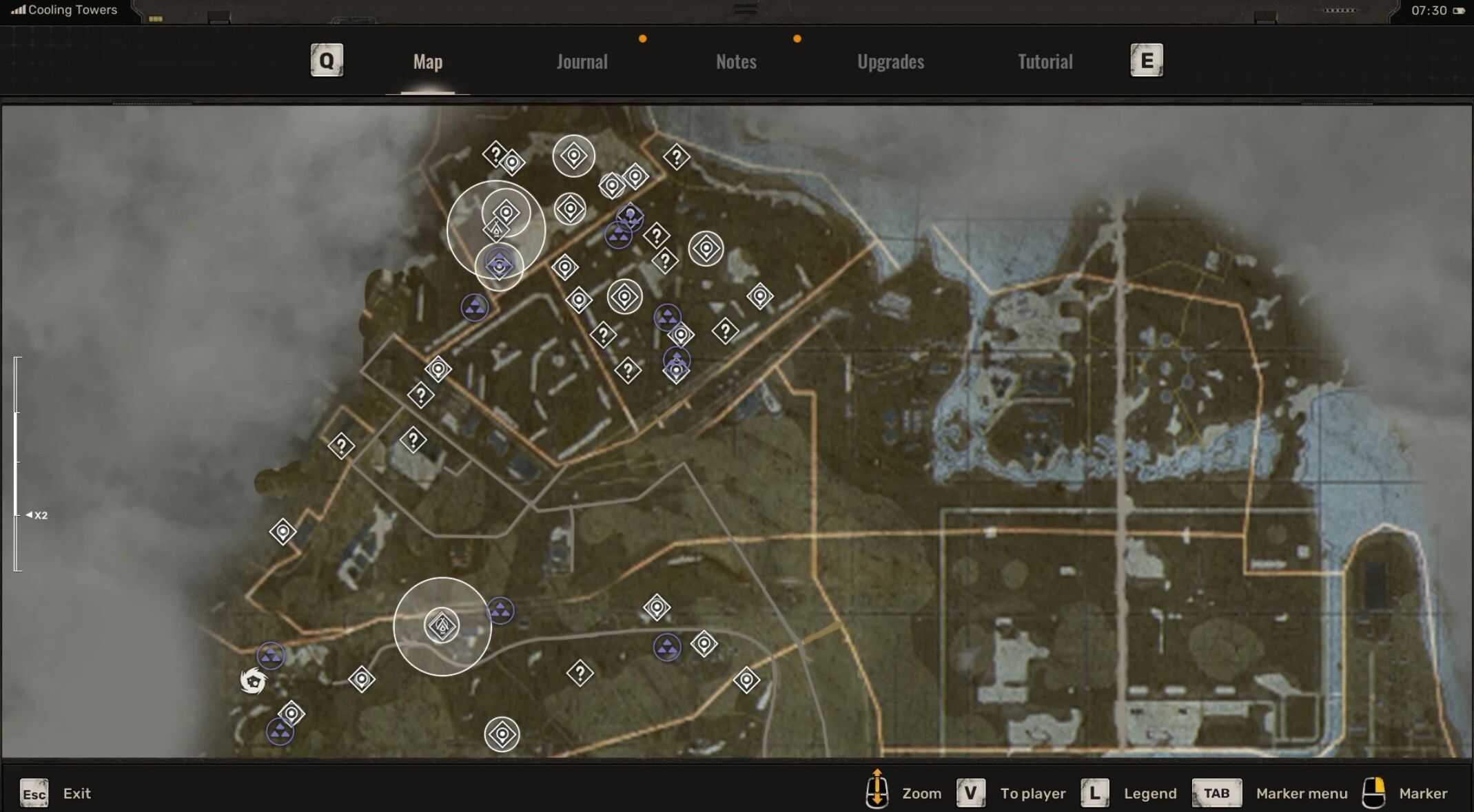Click the Map tab

point(427,62)
